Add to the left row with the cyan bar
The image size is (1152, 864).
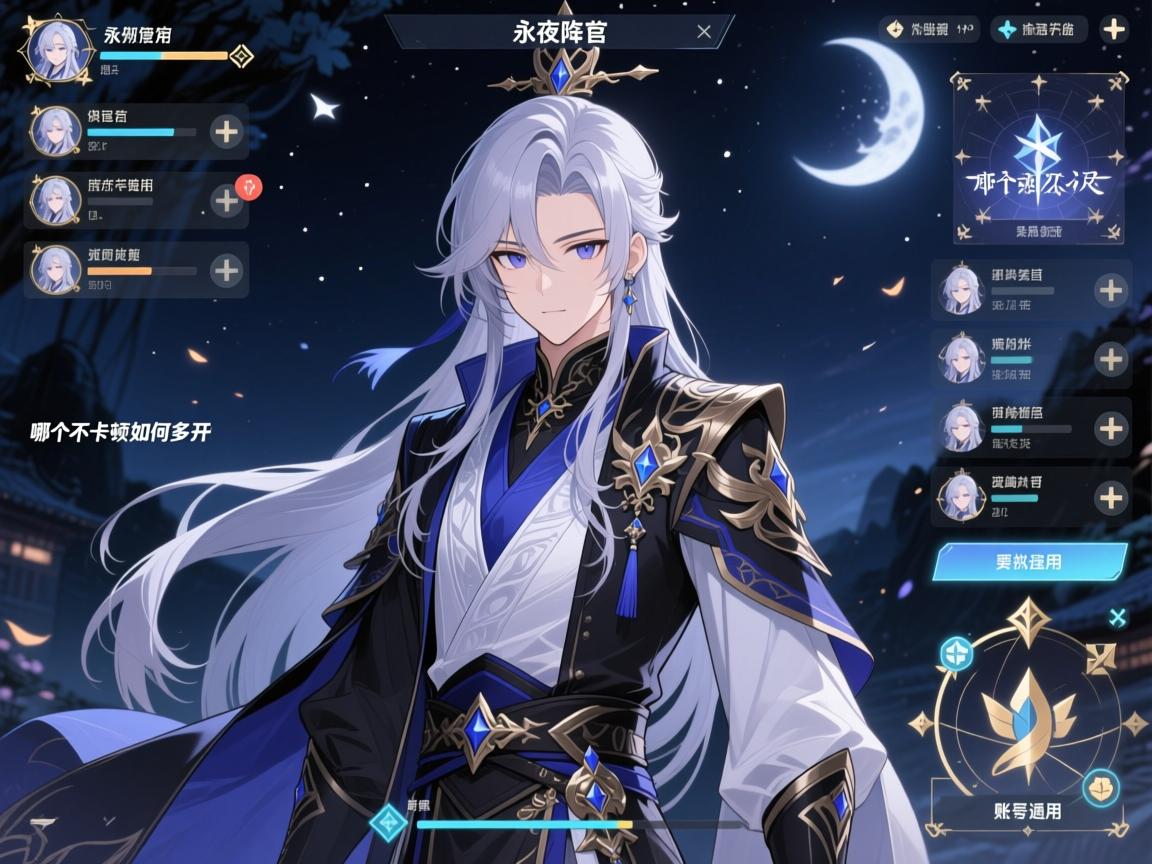[x=227, y=132]
